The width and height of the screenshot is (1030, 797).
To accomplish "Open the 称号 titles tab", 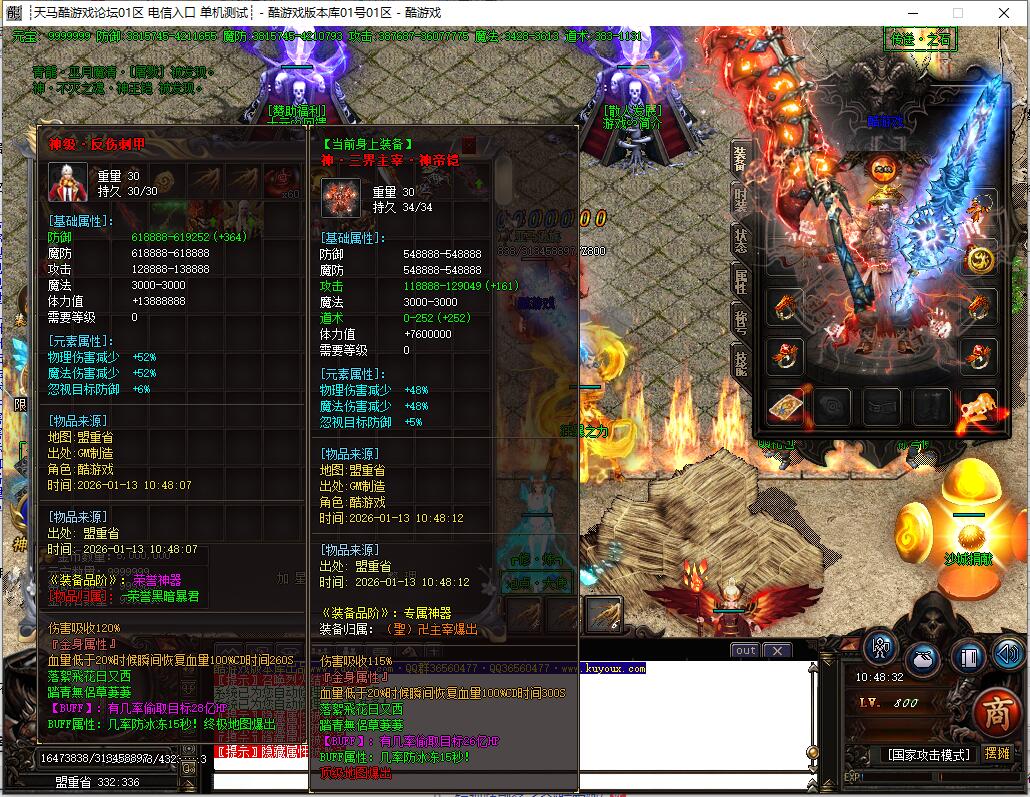I will (x=740, y=321).
